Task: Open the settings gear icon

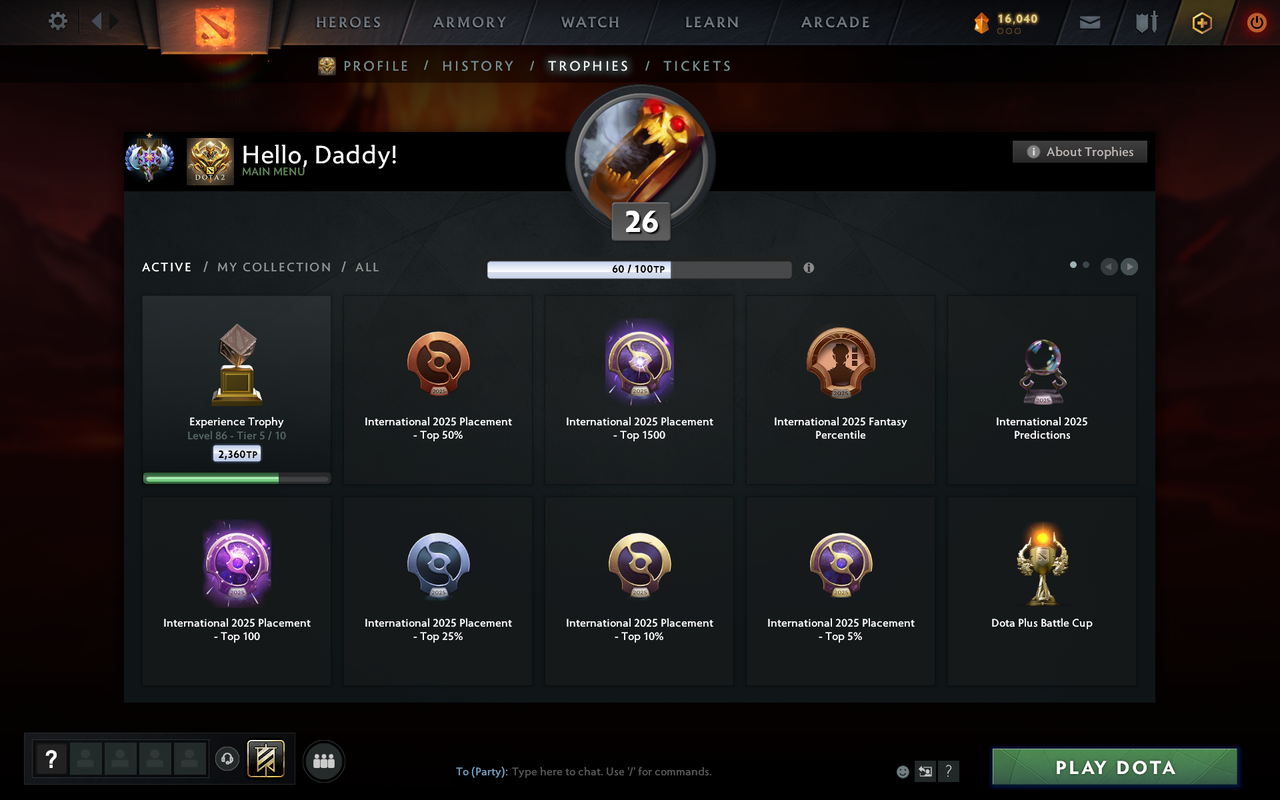Action: pyautogui.click(x=57, y=21)
